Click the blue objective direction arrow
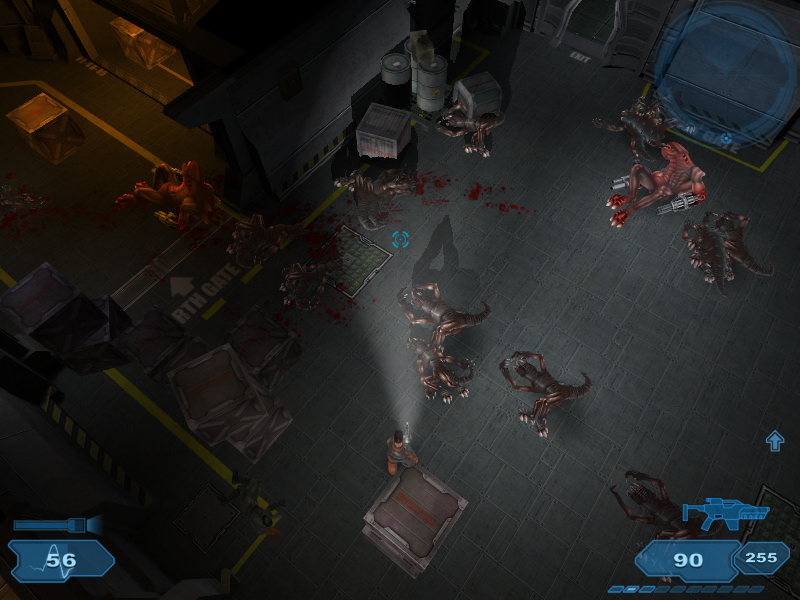 click(775, 440)
